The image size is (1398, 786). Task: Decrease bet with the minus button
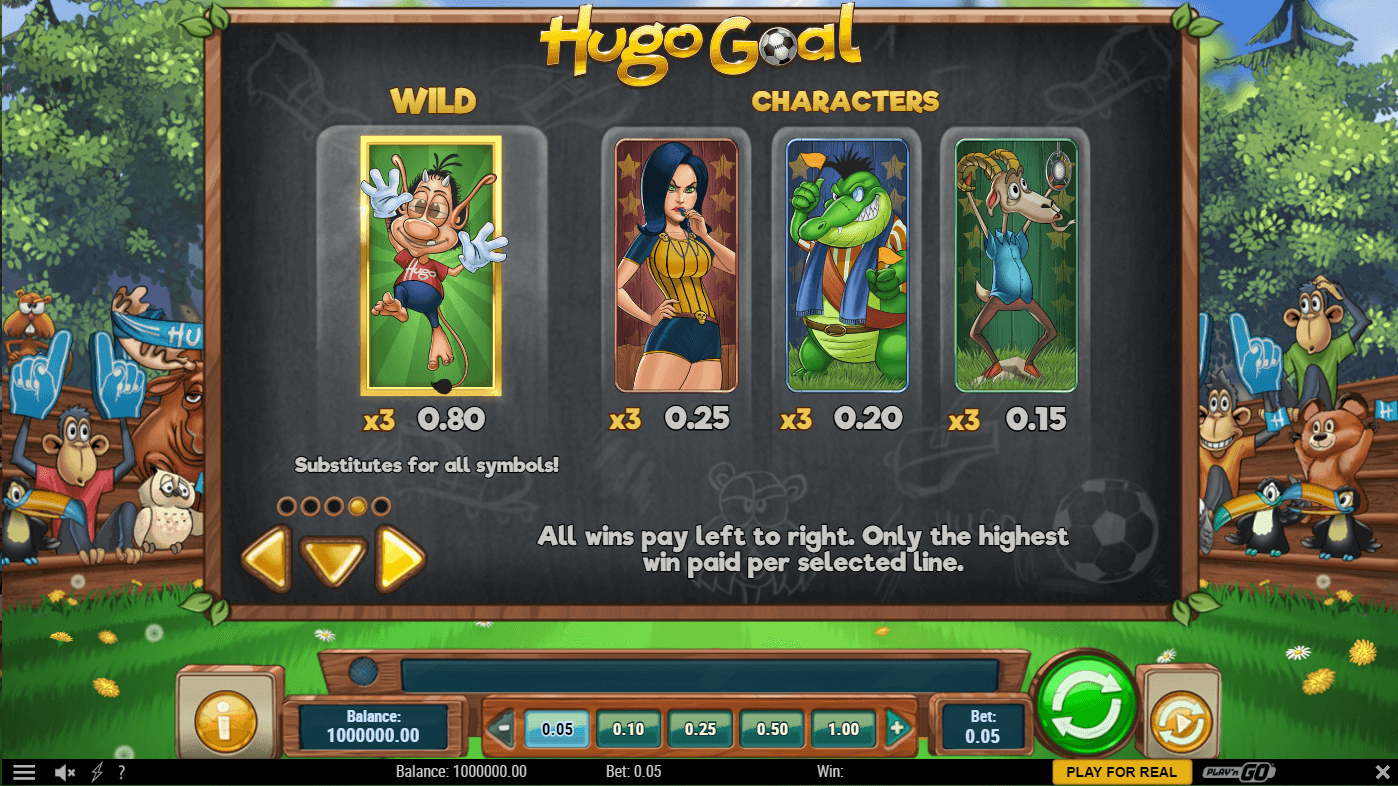[x=503, y=729]
